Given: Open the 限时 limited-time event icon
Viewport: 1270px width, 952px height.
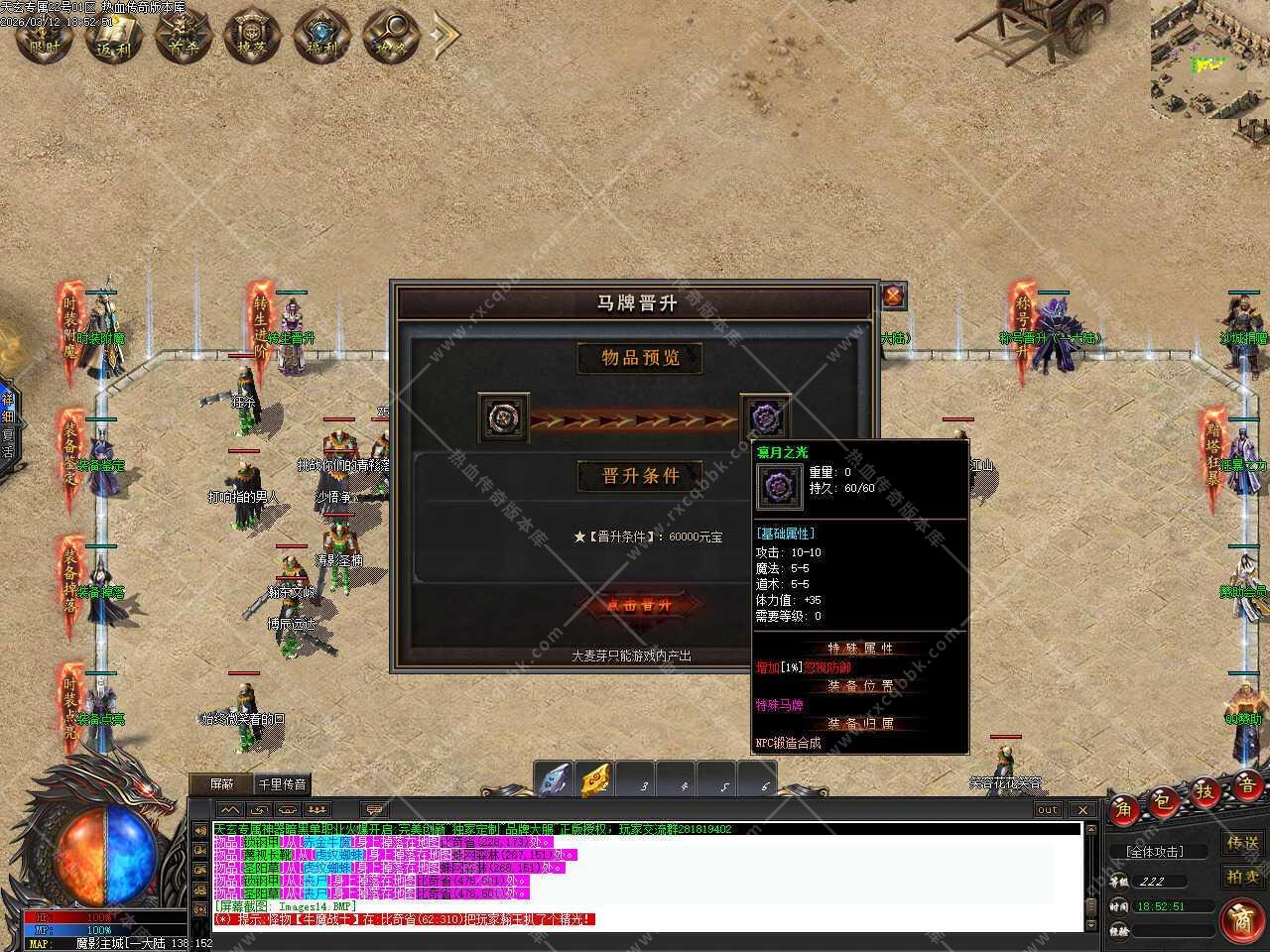Looking at the screenshot, I should [46, 35].
